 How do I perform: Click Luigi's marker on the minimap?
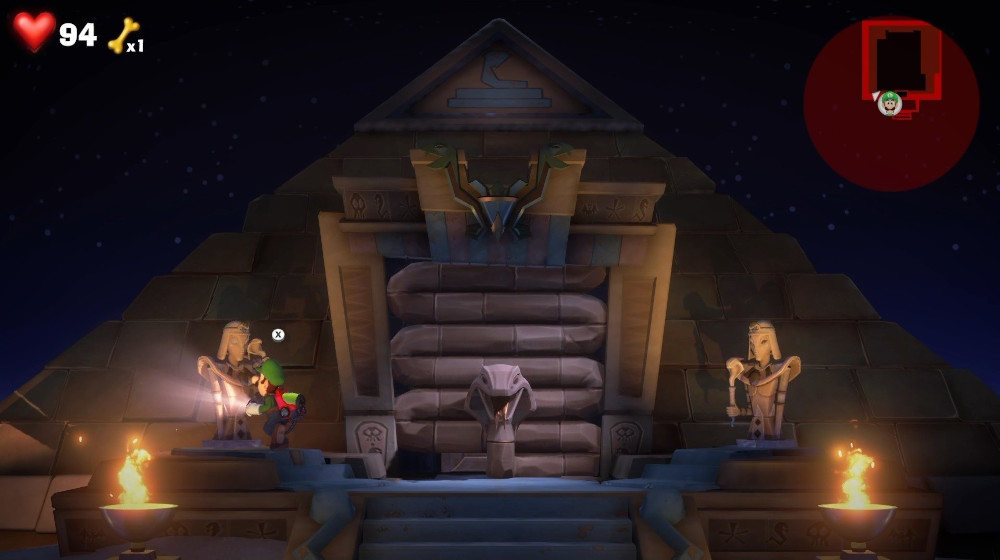click(x=889, y=102)
